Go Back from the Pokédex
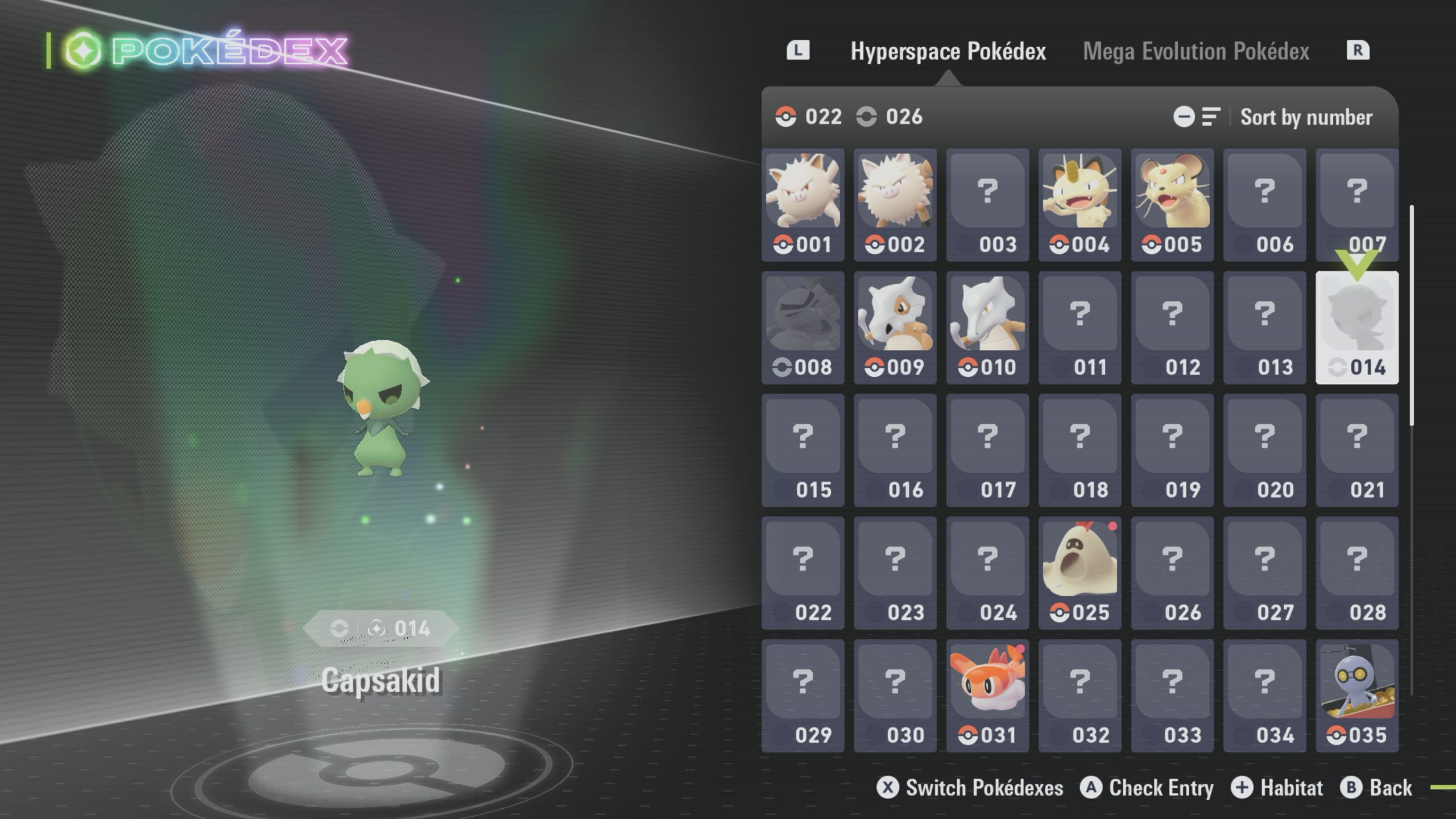This screenshot has width=1456, height=819. (x=1377, y=788)
